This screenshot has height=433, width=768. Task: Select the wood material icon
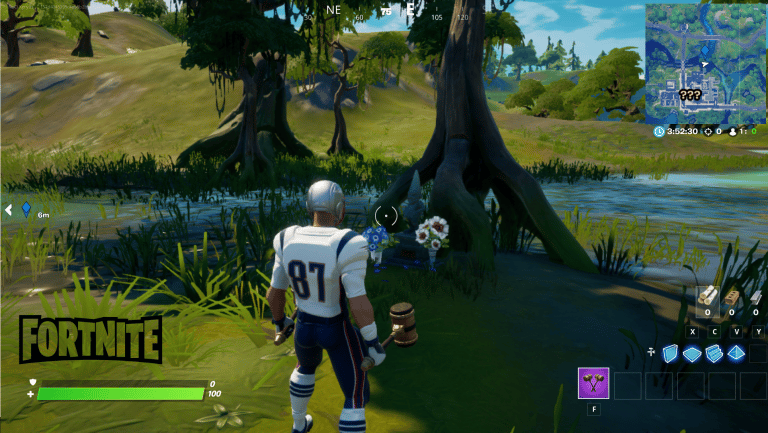point(708,298)
